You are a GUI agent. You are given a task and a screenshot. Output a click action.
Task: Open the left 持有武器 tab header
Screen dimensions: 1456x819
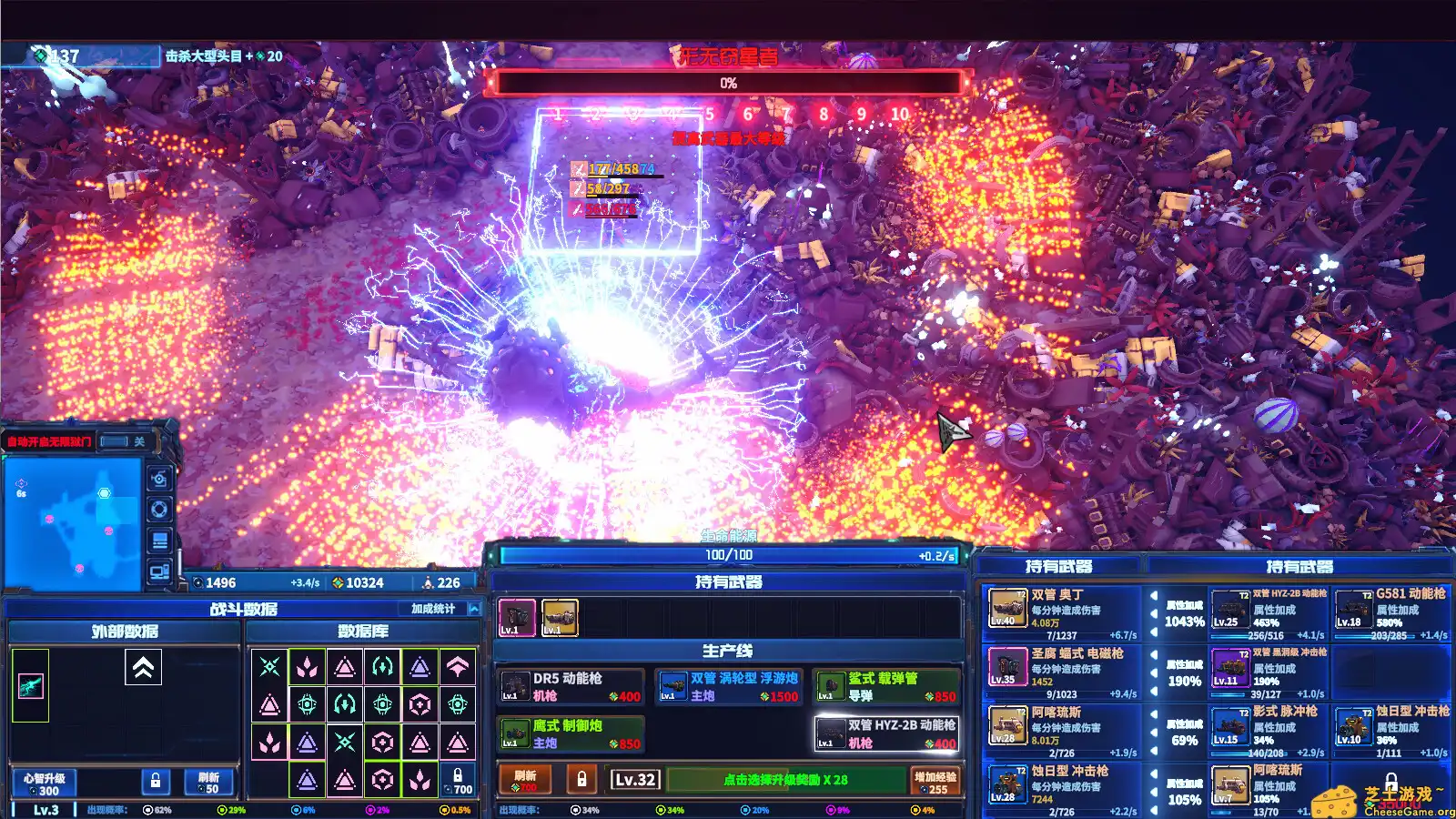click(x=1060, y=563)
